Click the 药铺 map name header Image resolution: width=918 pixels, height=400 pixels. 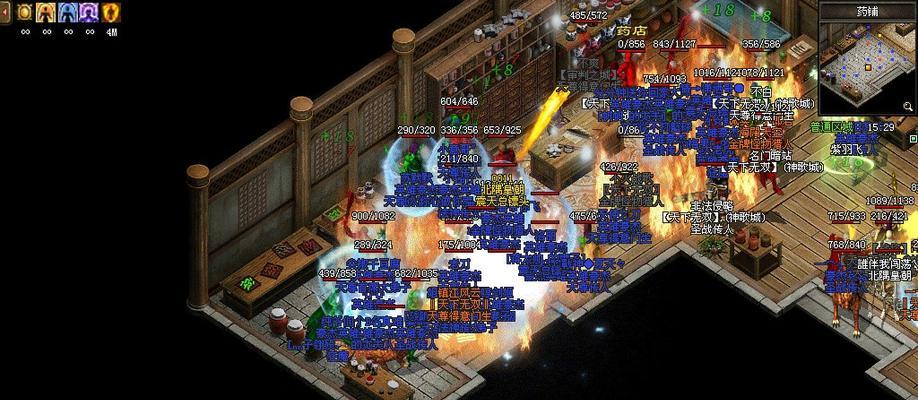(868, 11)
